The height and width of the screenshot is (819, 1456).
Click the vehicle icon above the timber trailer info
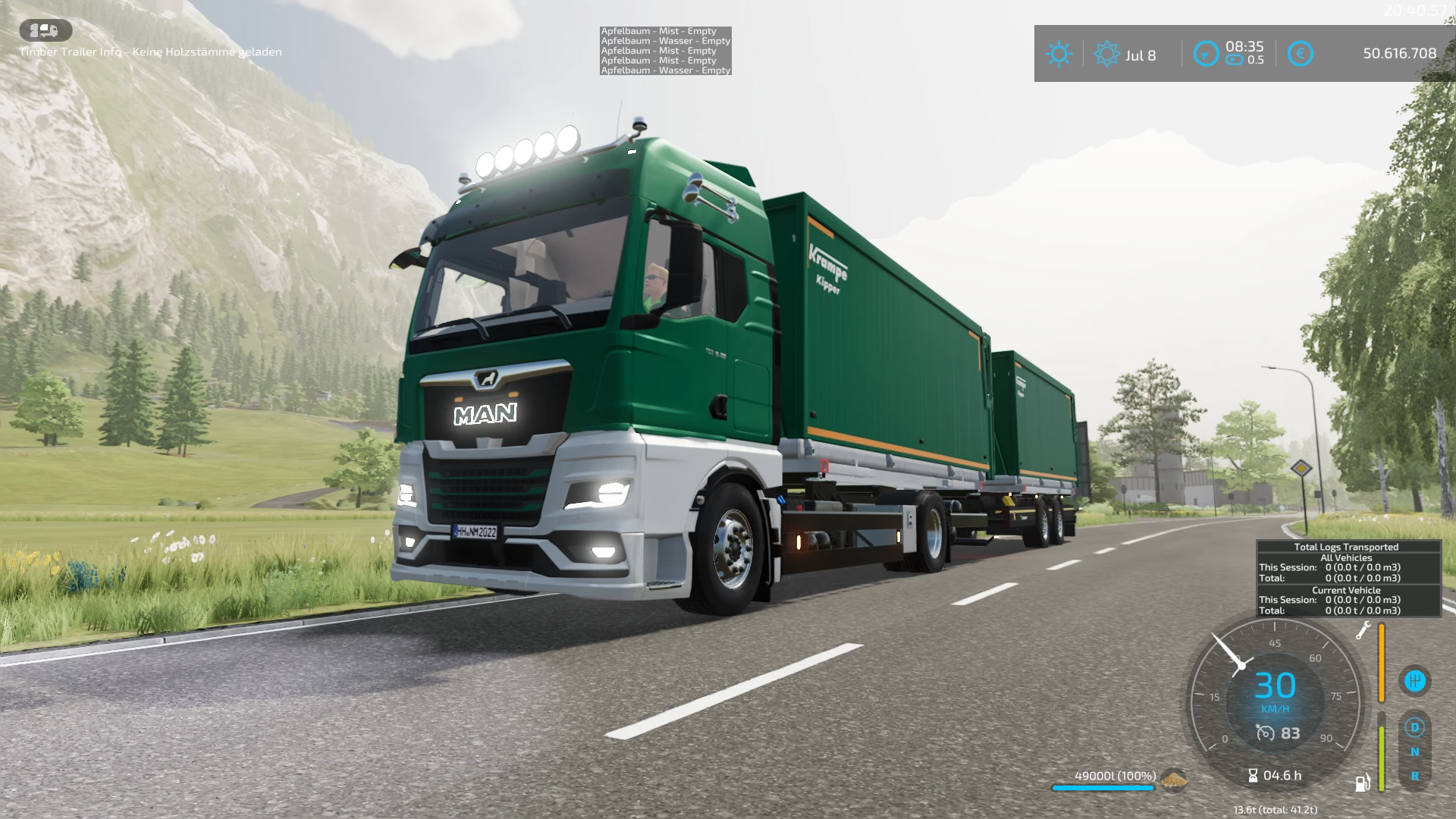point(45,30)
